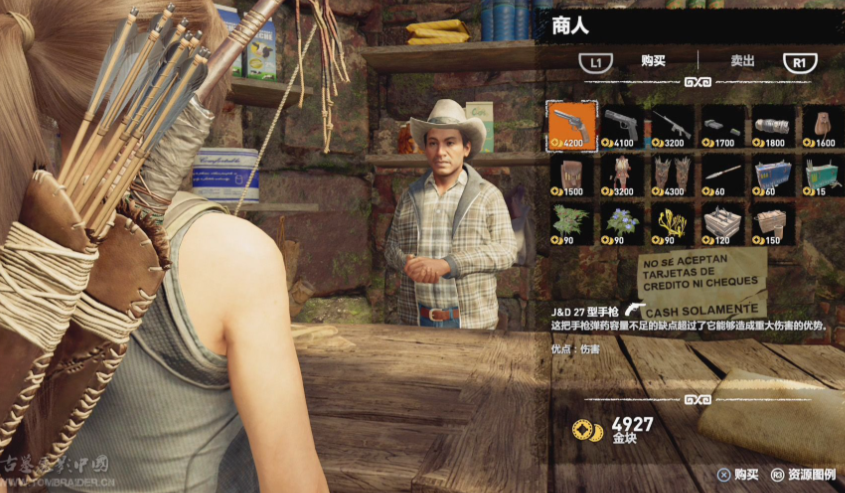
Task: Select the wooden crate costing 120
Action: point(722,224)
